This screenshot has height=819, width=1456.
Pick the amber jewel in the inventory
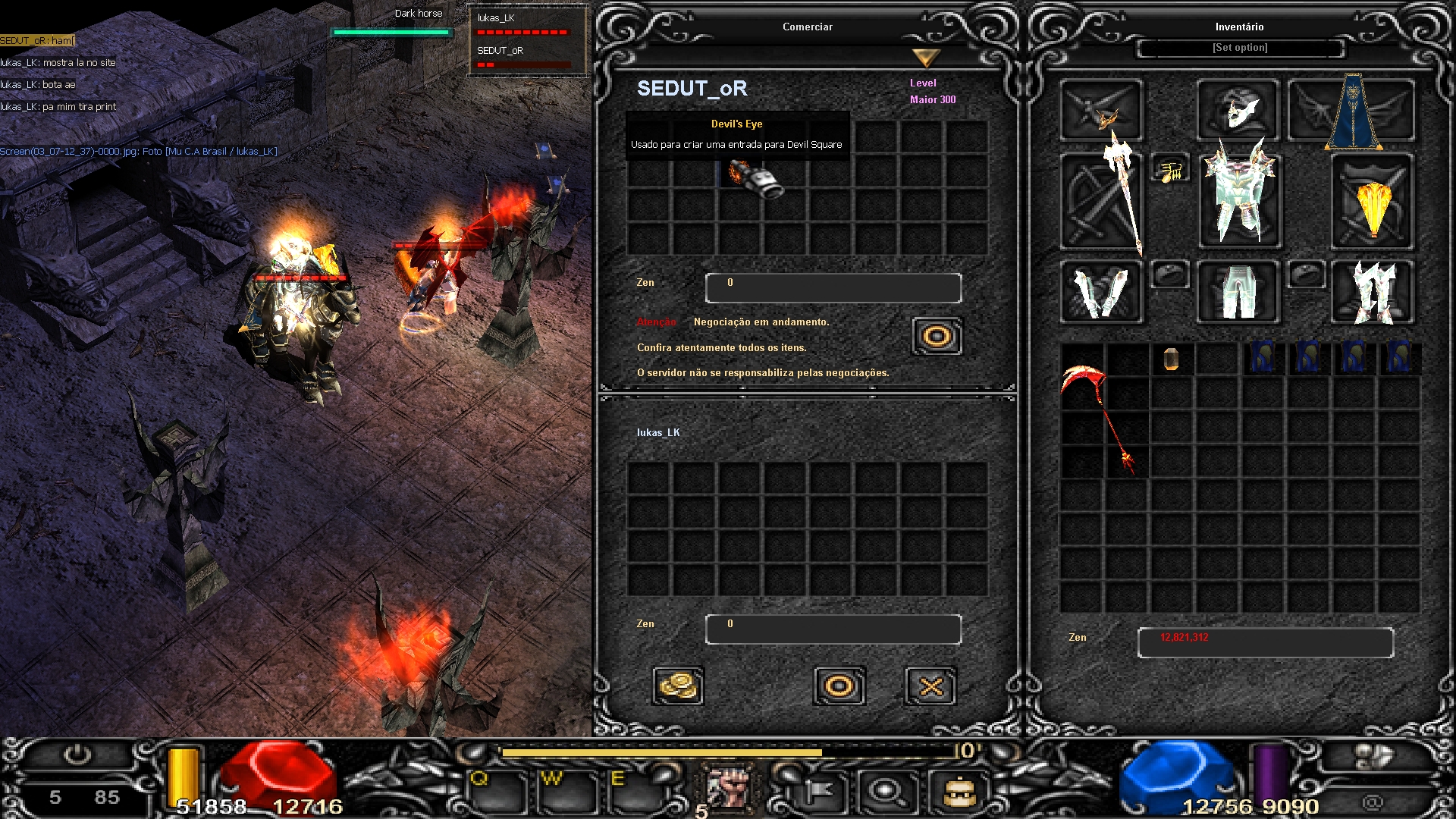click(1172, 359)
